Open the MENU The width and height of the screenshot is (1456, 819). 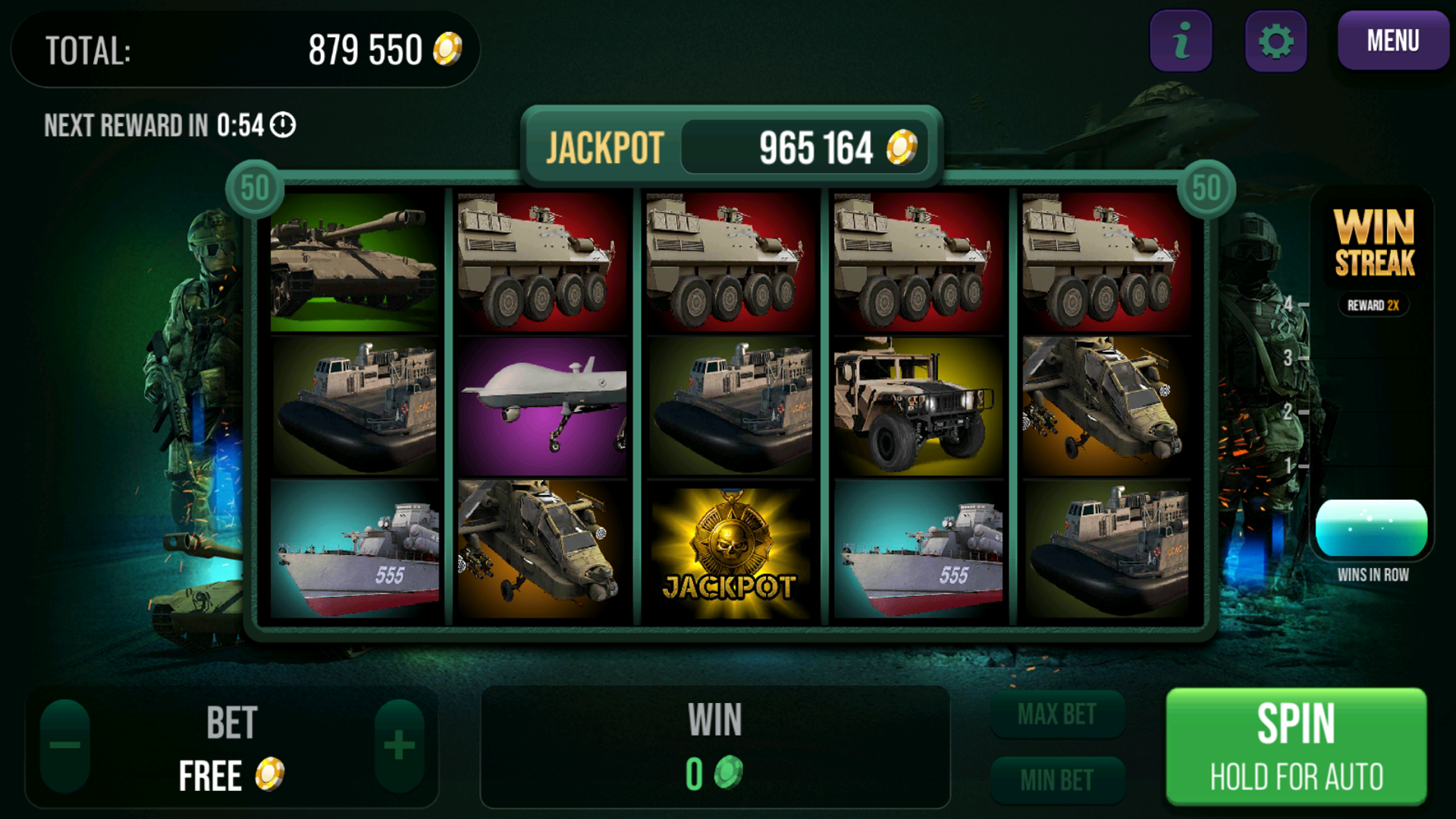coord(1392,41)
